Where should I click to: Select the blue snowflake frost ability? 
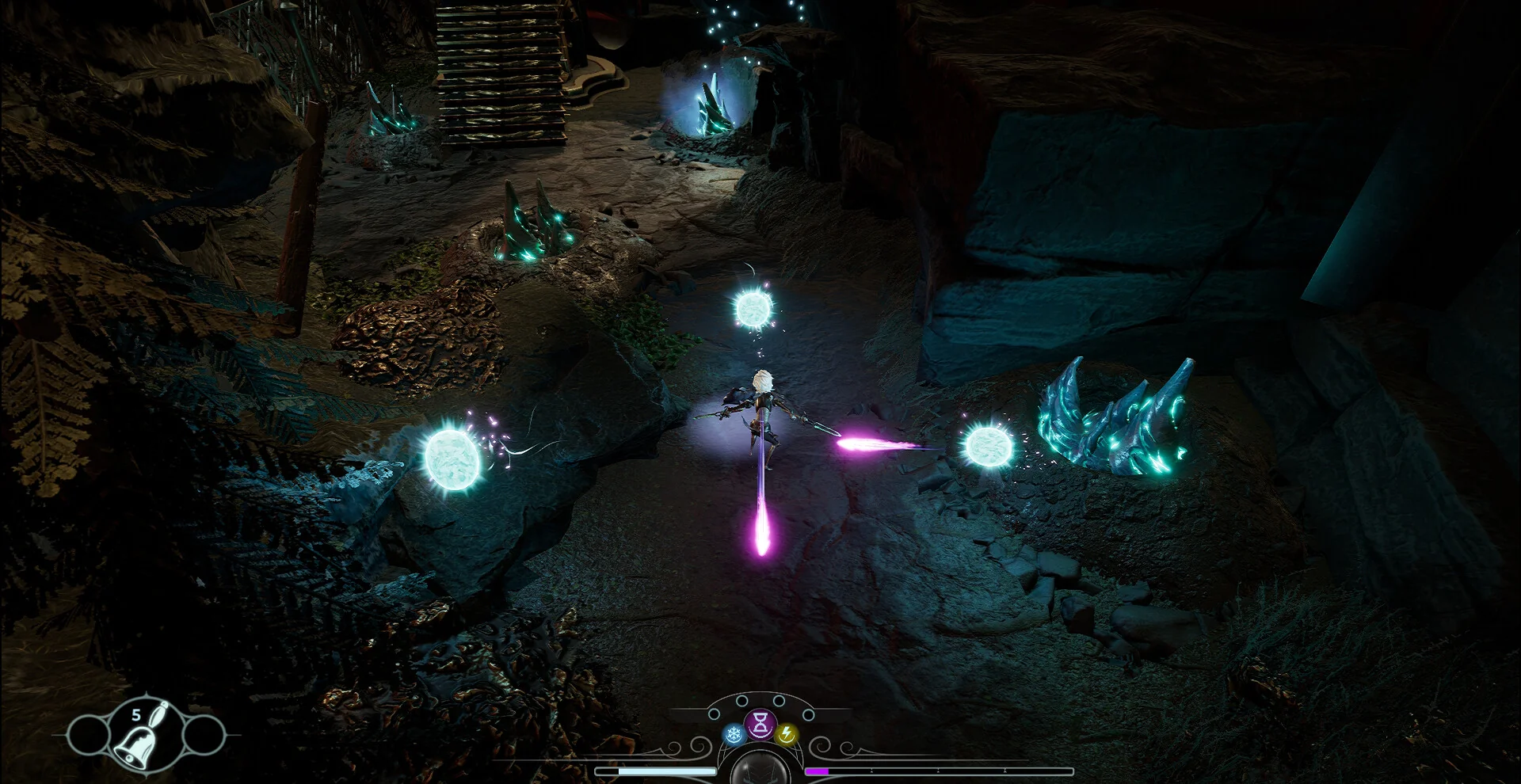[734, 735]
